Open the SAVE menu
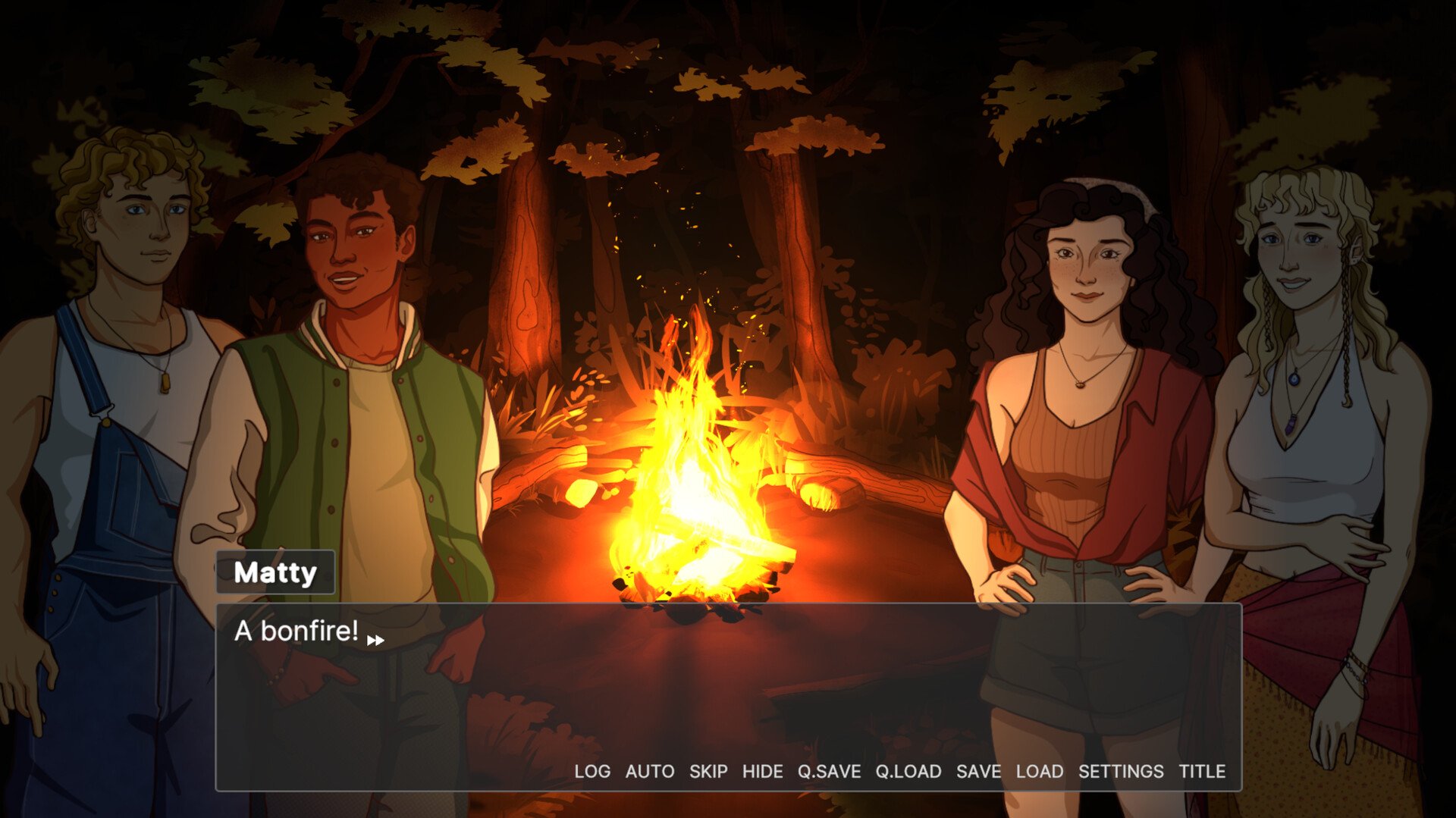Screen dimensions: 1456x818 tap(978, 771)
